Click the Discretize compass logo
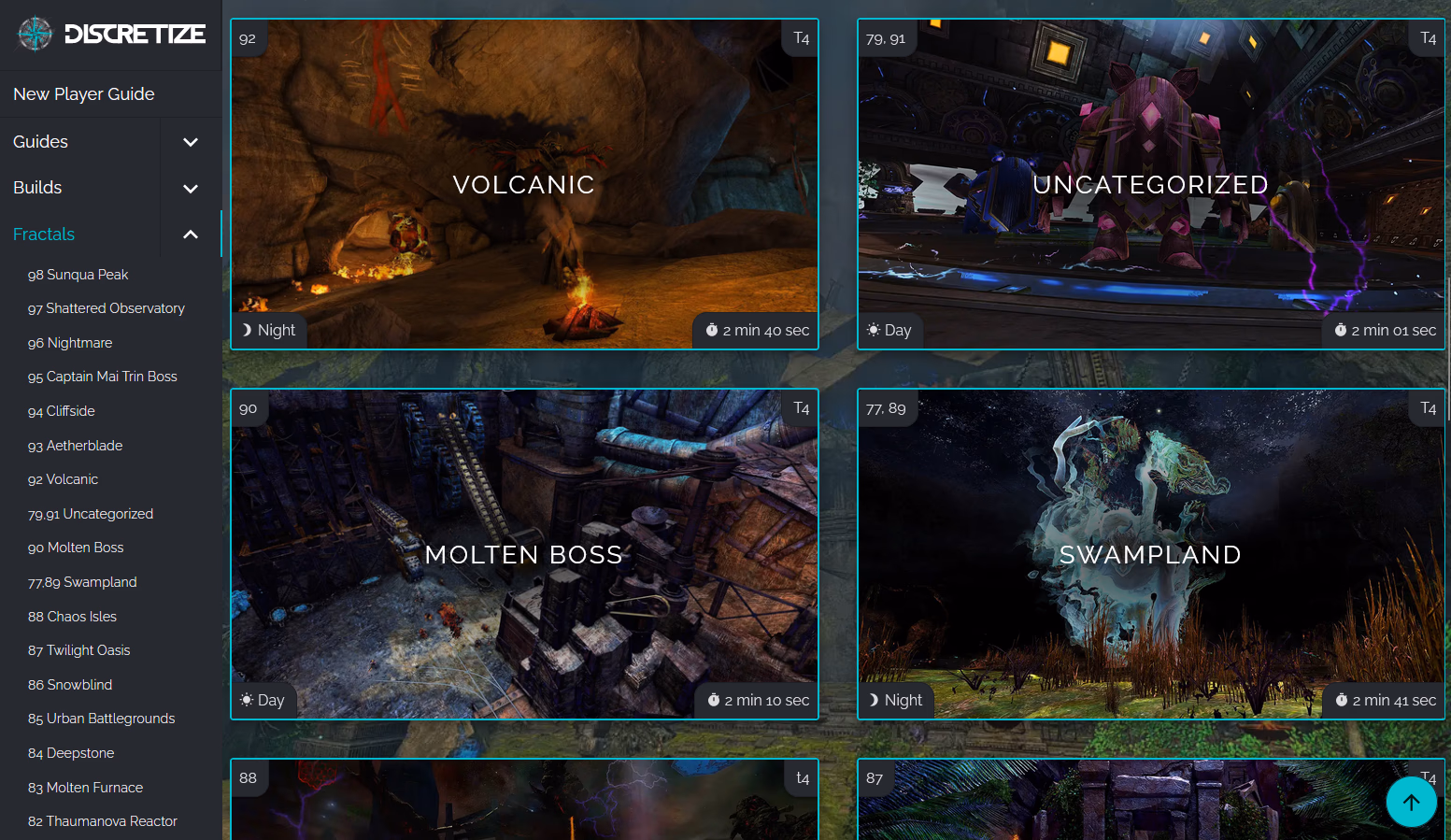This screenshot has width=1451, height=840. click(34, 34)
